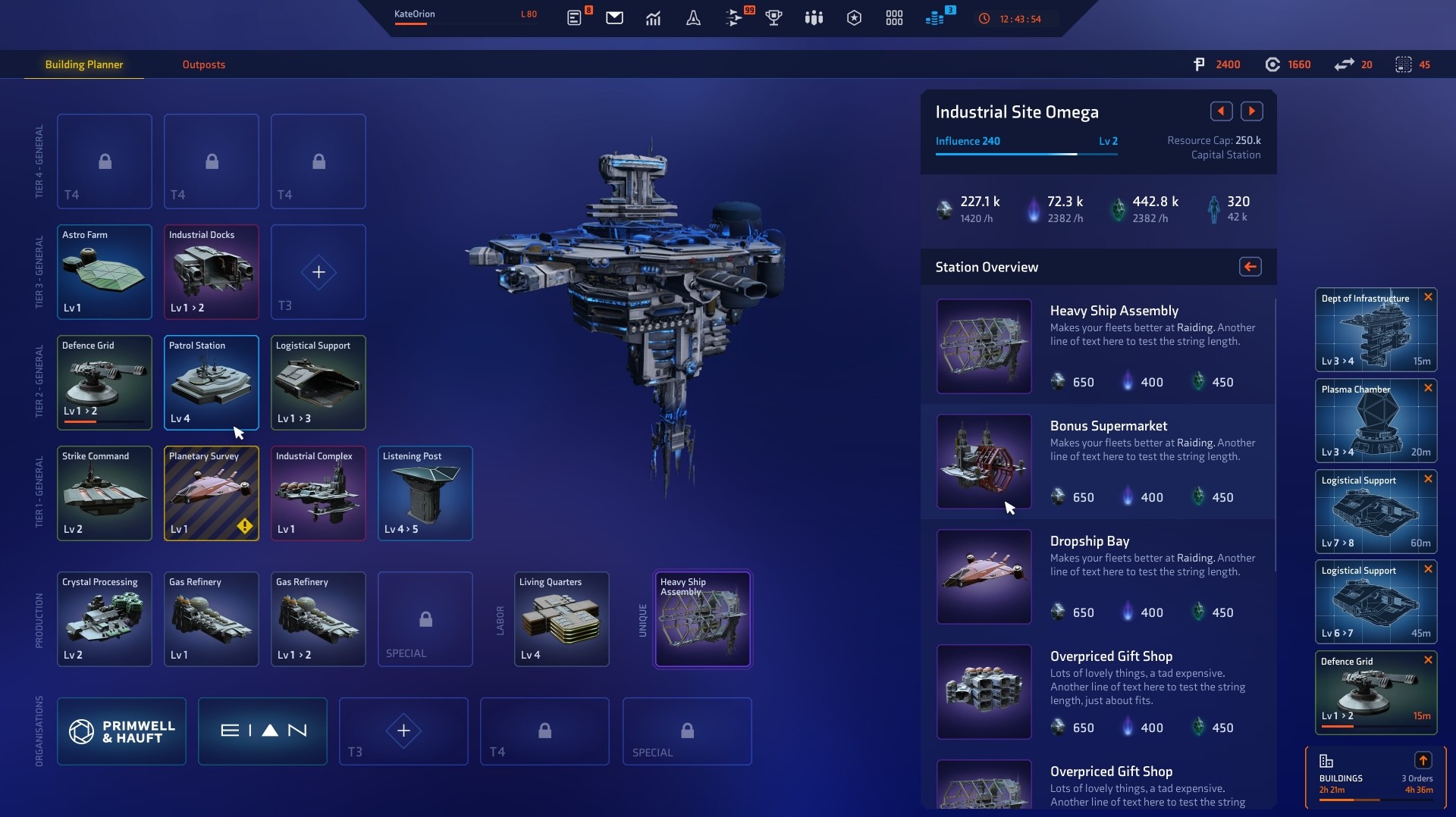This screenshot has height=817, width=1456.
Task: Open the alliance members icon
Action: [814, 17]
